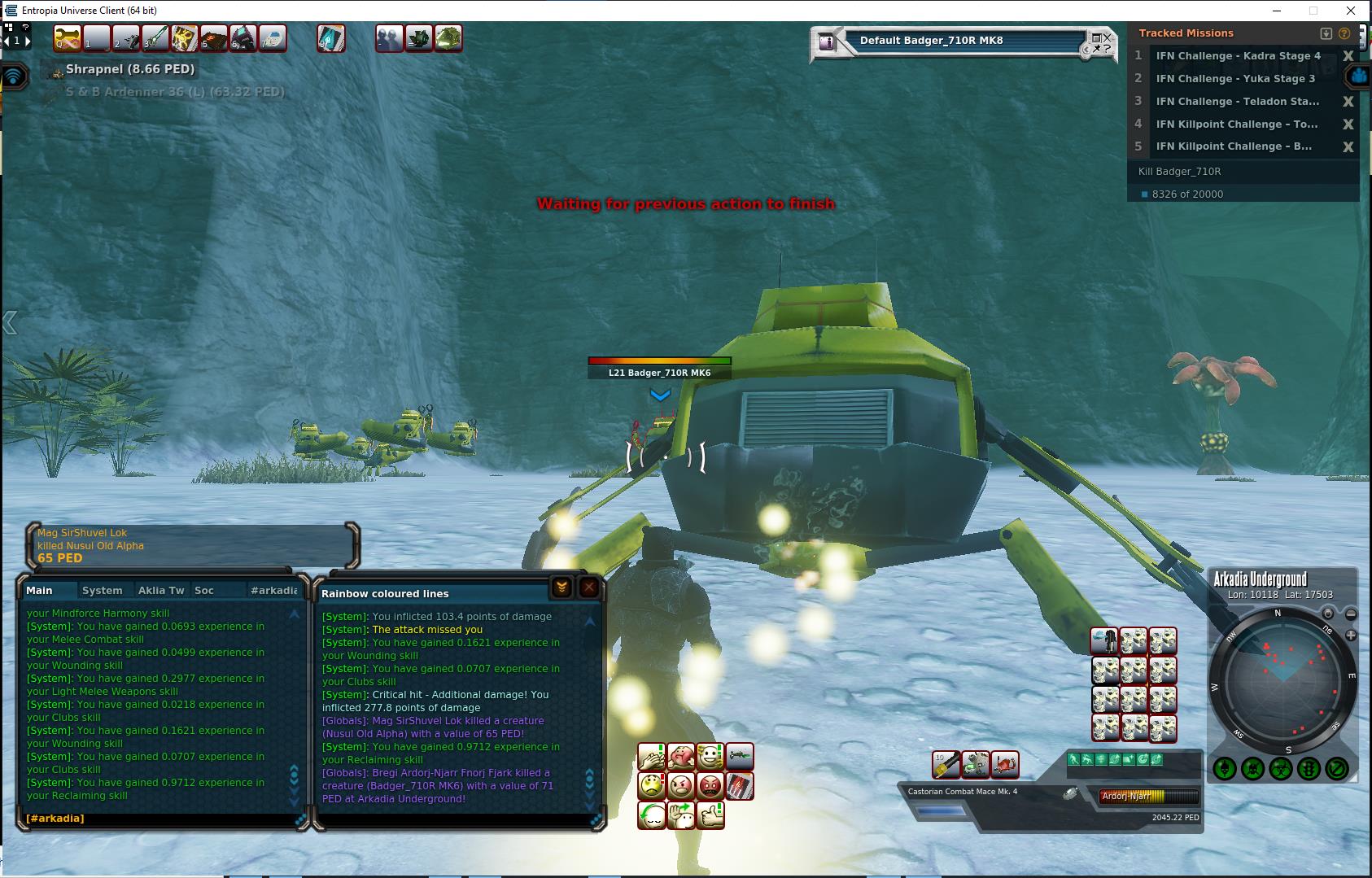This screenshot has width=1372, height=878.
Task: Open the Soc chat tab
Action: click(204, 590)
